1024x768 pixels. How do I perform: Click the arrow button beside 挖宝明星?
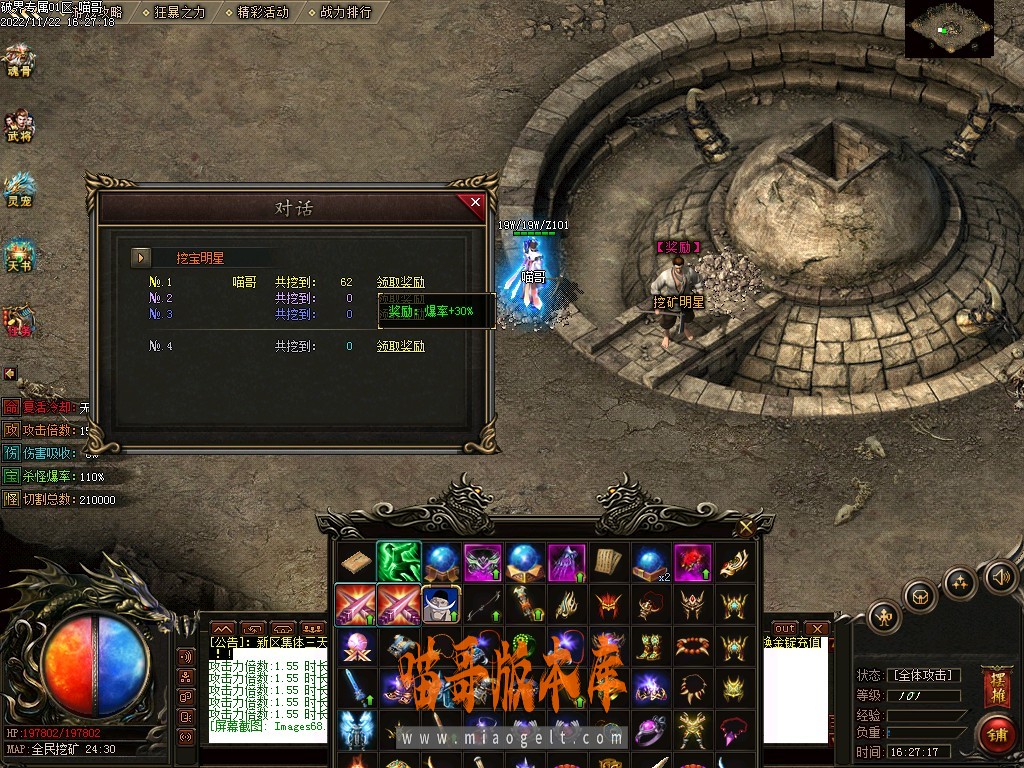(x=141, y=257)
